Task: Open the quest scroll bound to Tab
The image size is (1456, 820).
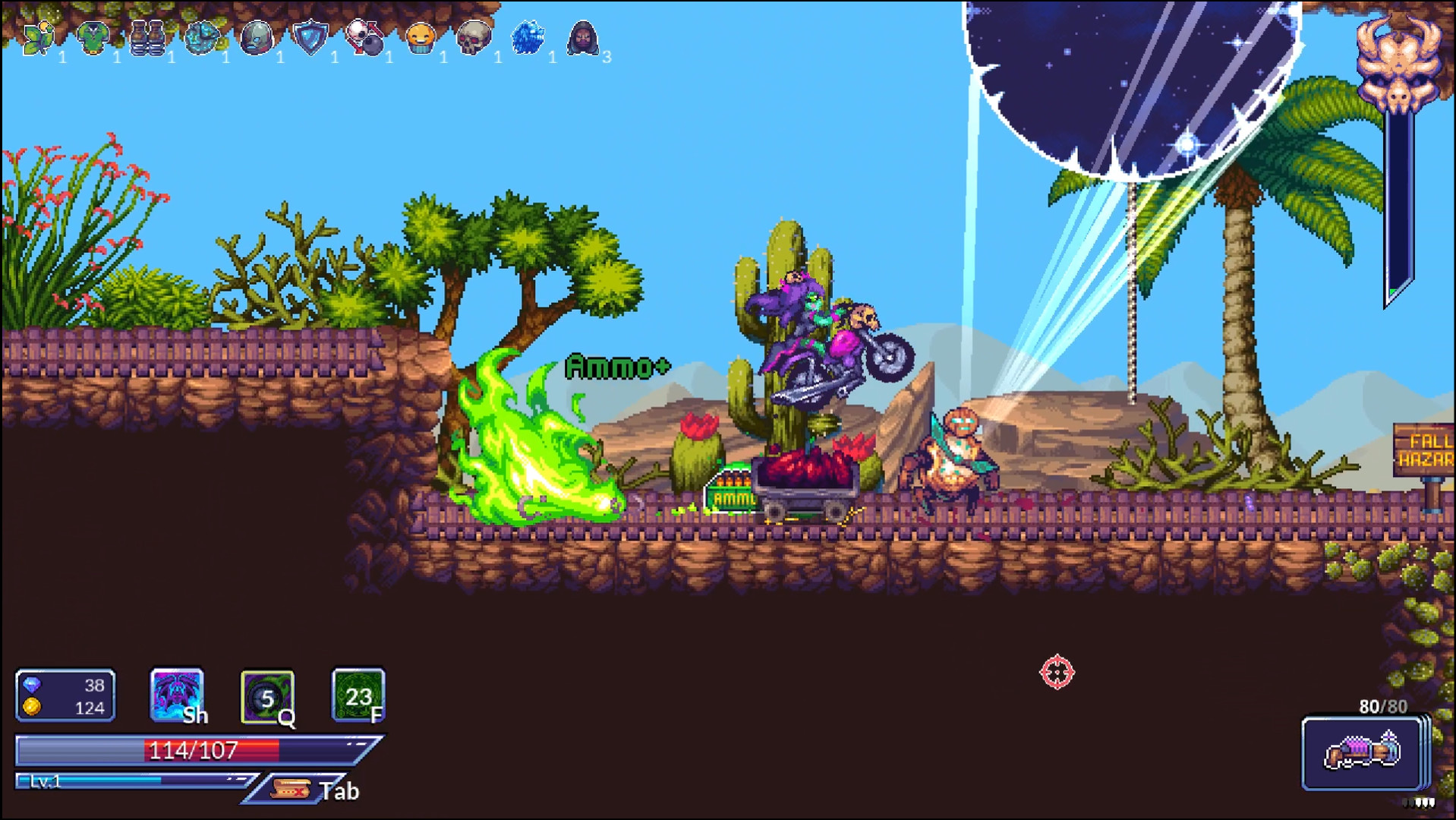Action: point(292,788)
